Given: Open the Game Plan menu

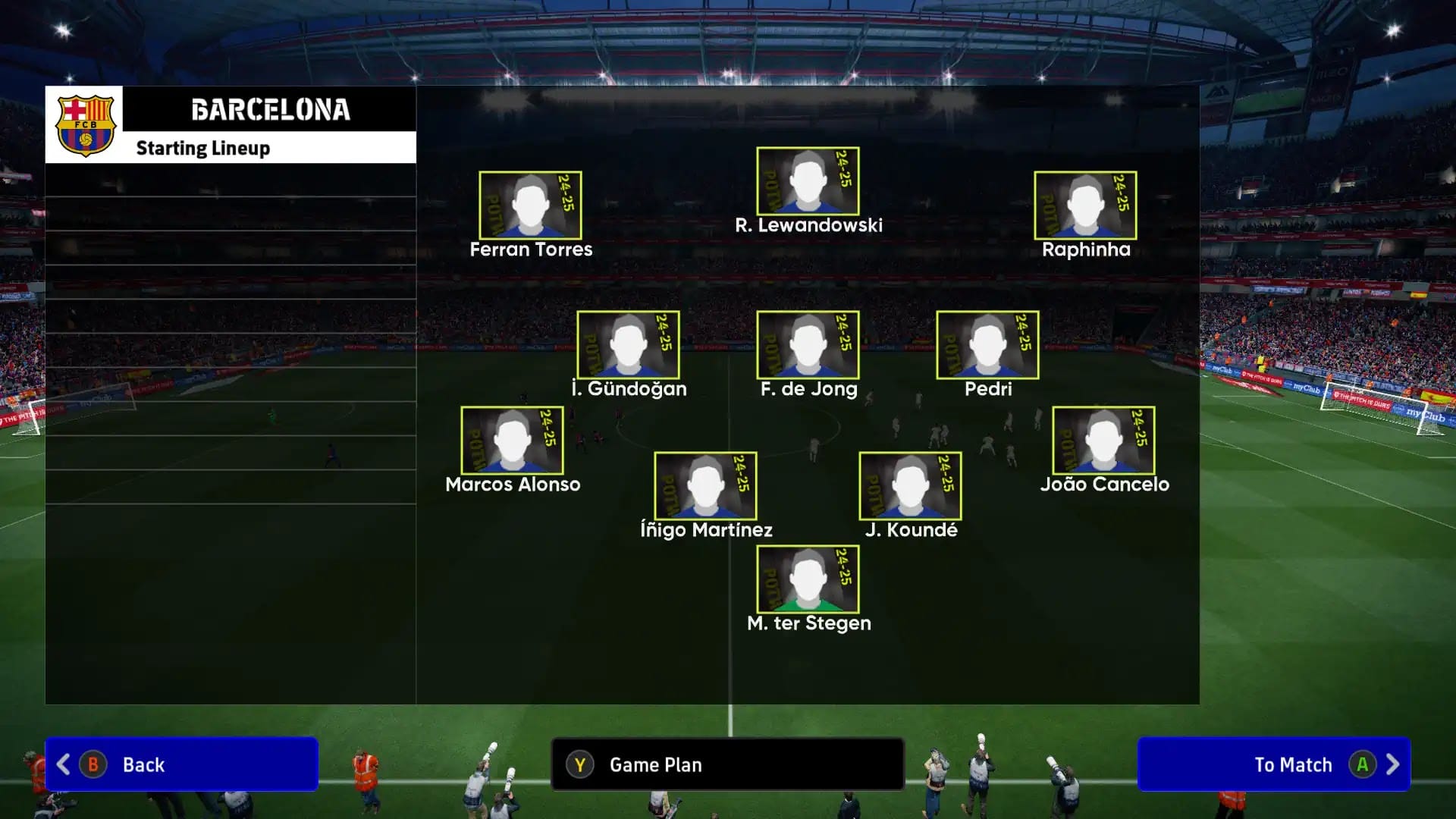Looking at the screenshot, I should pyautogui.click(x=727, y=764).
